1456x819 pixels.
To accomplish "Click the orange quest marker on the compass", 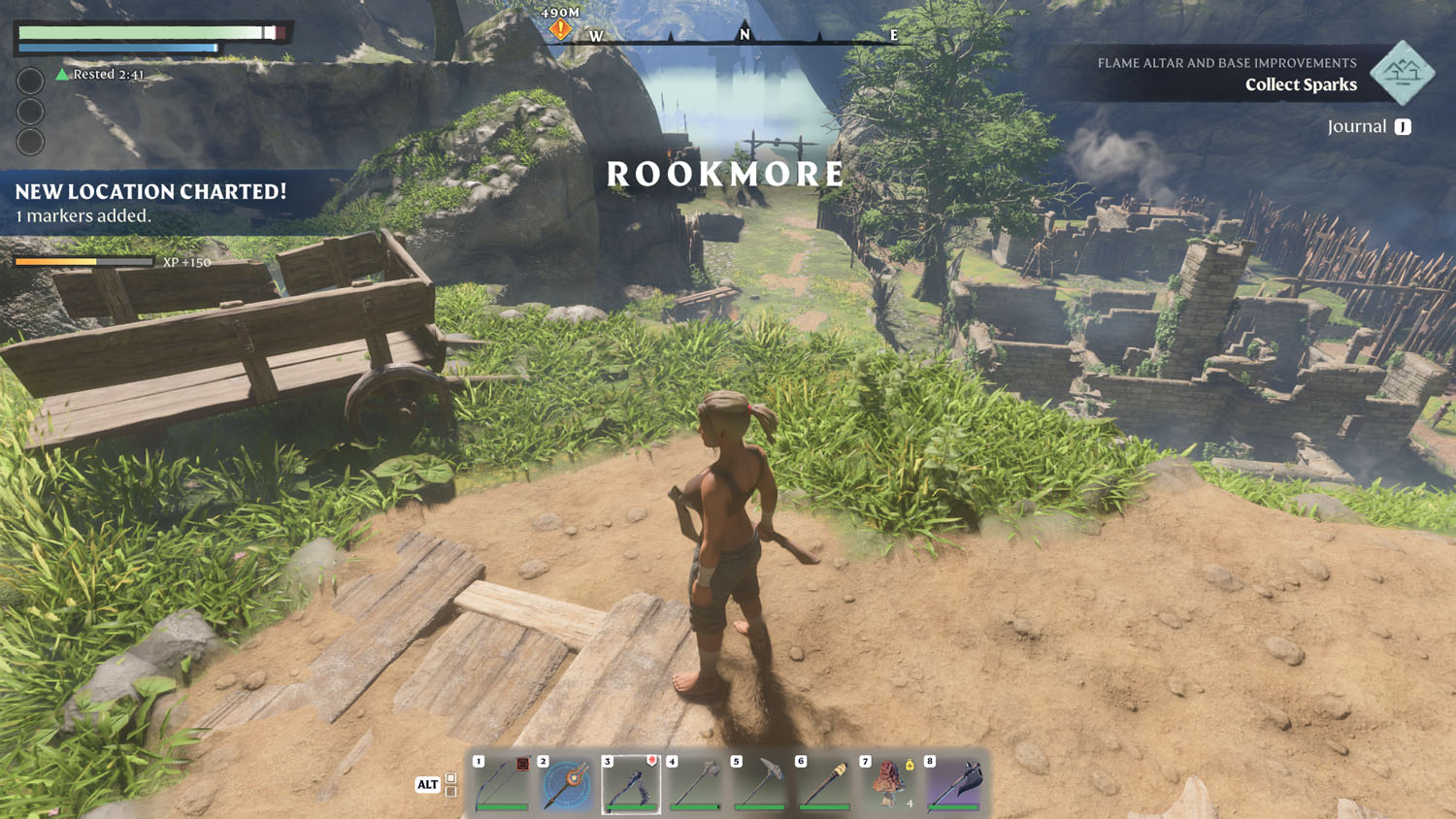I will 560,30.
